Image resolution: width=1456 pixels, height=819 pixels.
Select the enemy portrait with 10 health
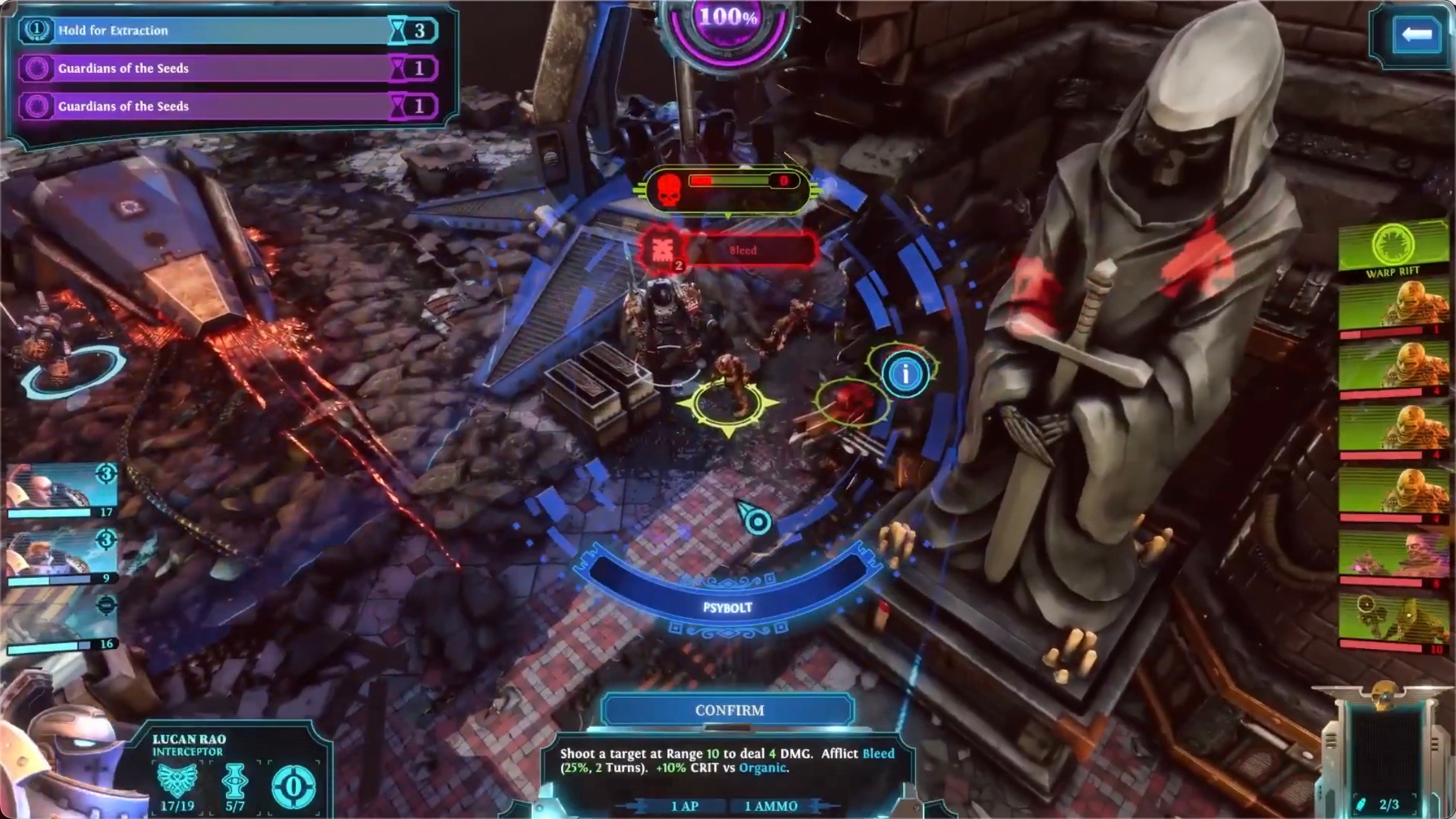[1394, 621]
